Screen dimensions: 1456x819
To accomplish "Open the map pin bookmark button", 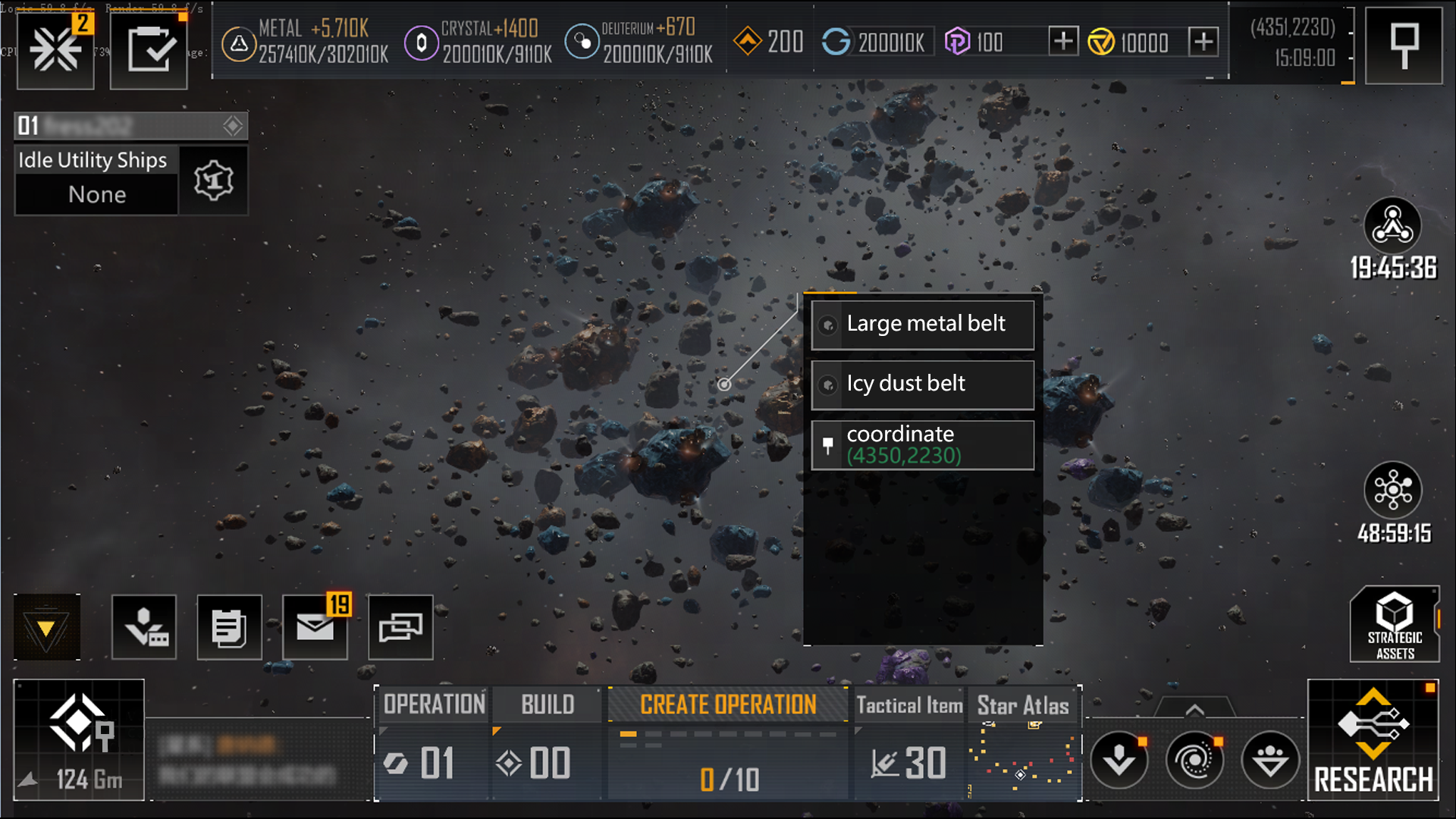I will coord(1404,45).
